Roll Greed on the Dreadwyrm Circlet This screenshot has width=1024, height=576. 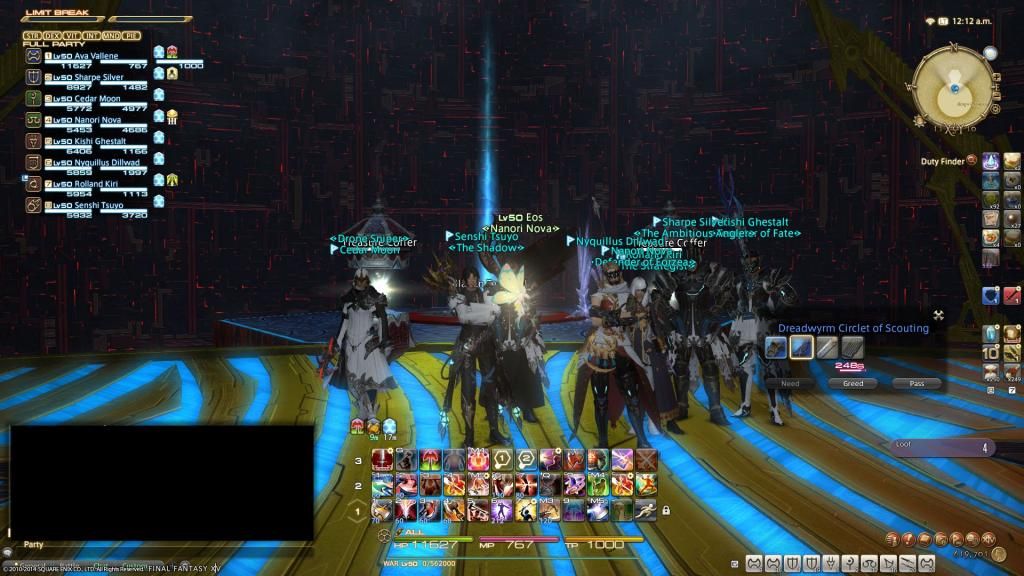(x=853, y=383)
